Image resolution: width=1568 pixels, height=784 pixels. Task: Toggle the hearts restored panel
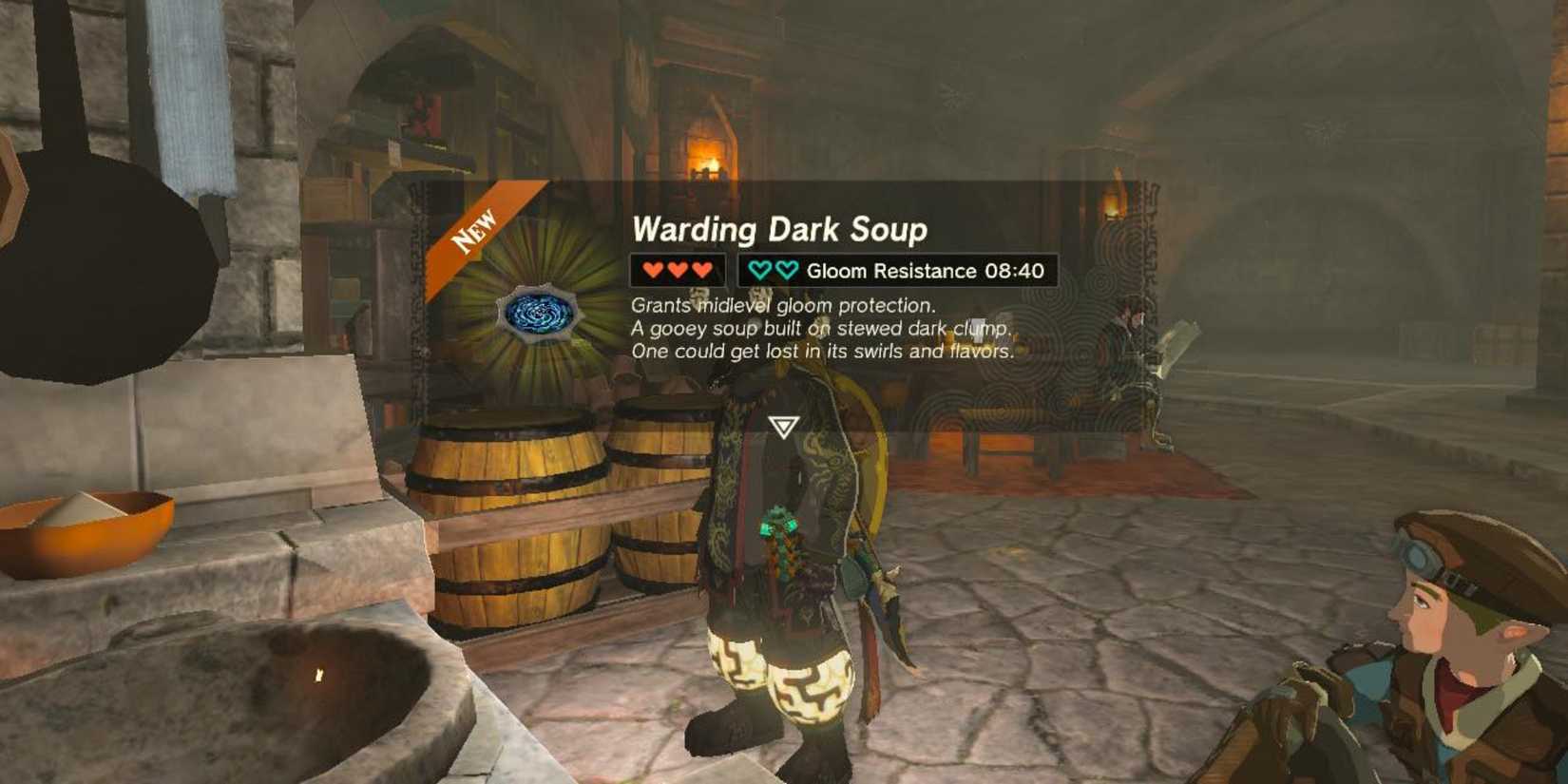pyautogui.click(x=678, y=270)
